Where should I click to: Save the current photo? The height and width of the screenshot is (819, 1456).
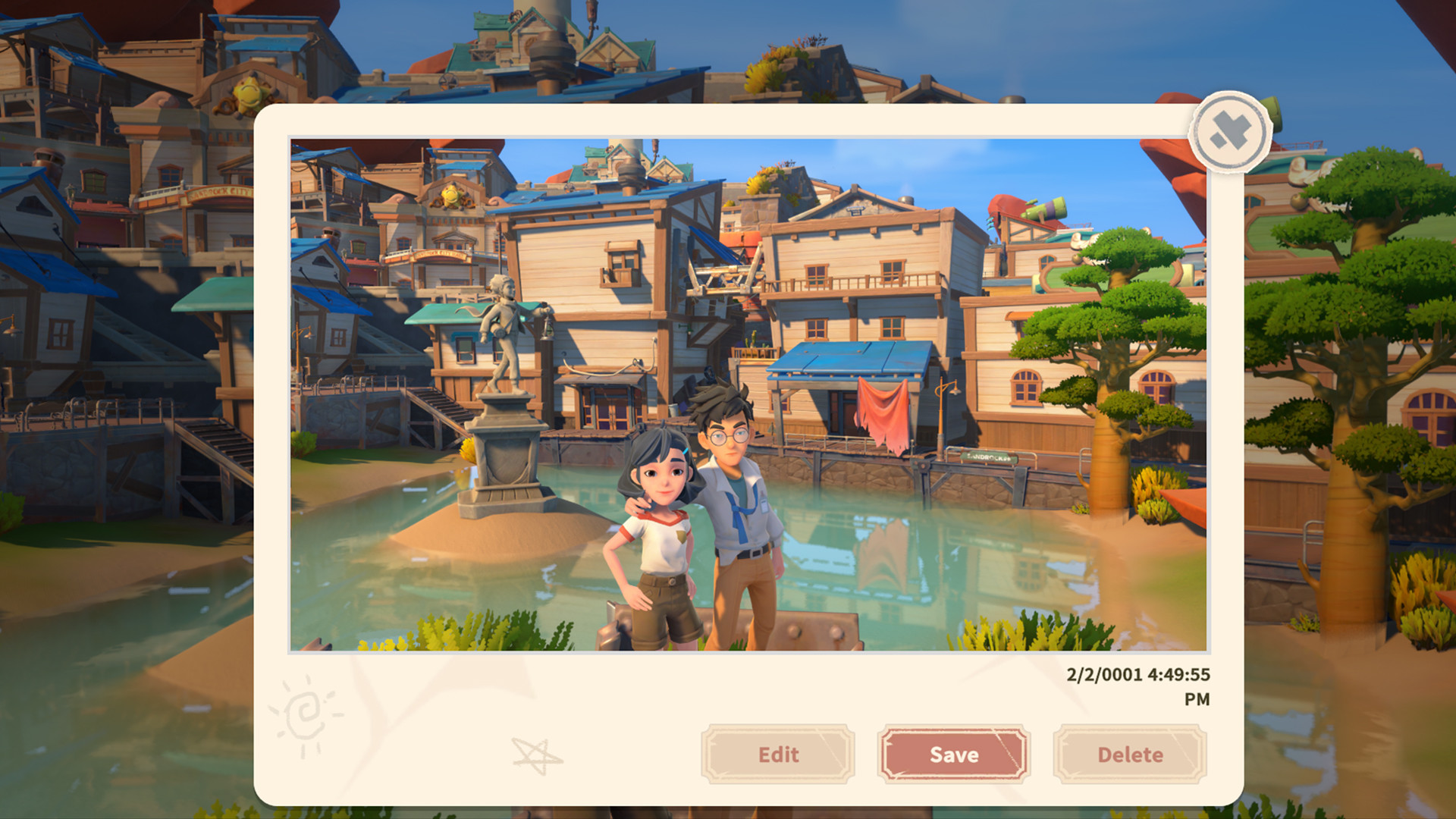(953, 755)
